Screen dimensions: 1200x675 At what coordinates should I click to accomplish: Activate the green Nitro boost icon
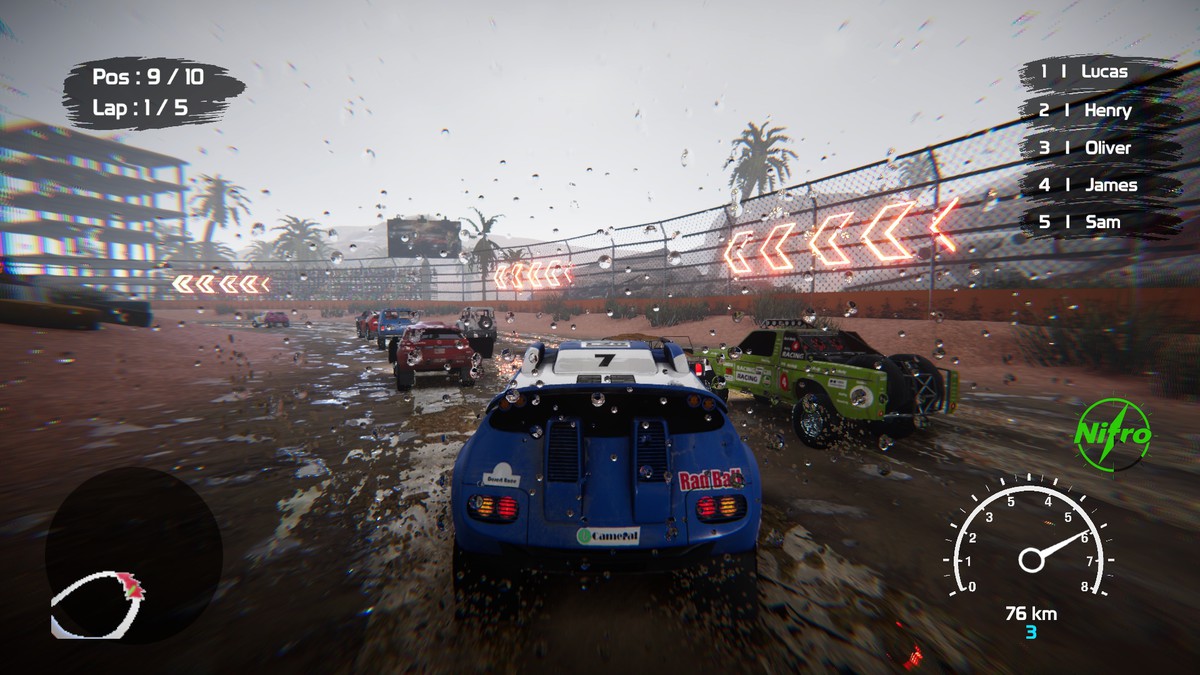click(x=1113, y=435)
